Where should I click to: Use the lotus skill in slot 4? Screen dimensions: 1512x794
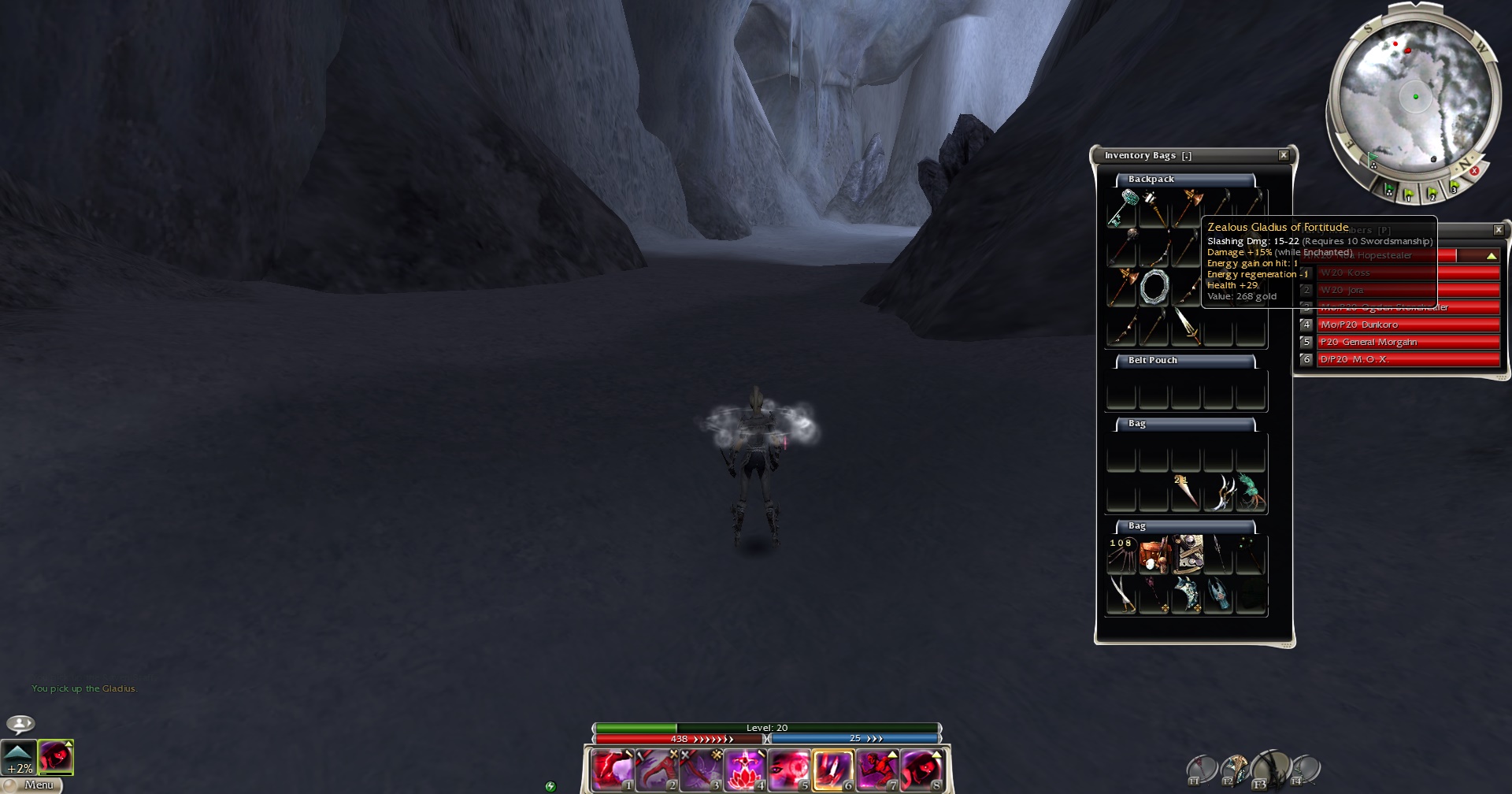745,770
